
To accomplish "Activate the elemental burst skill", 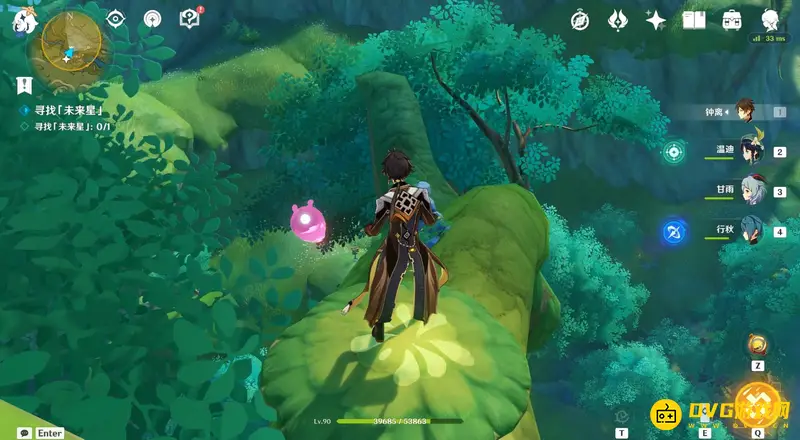I will pos(757,405).
